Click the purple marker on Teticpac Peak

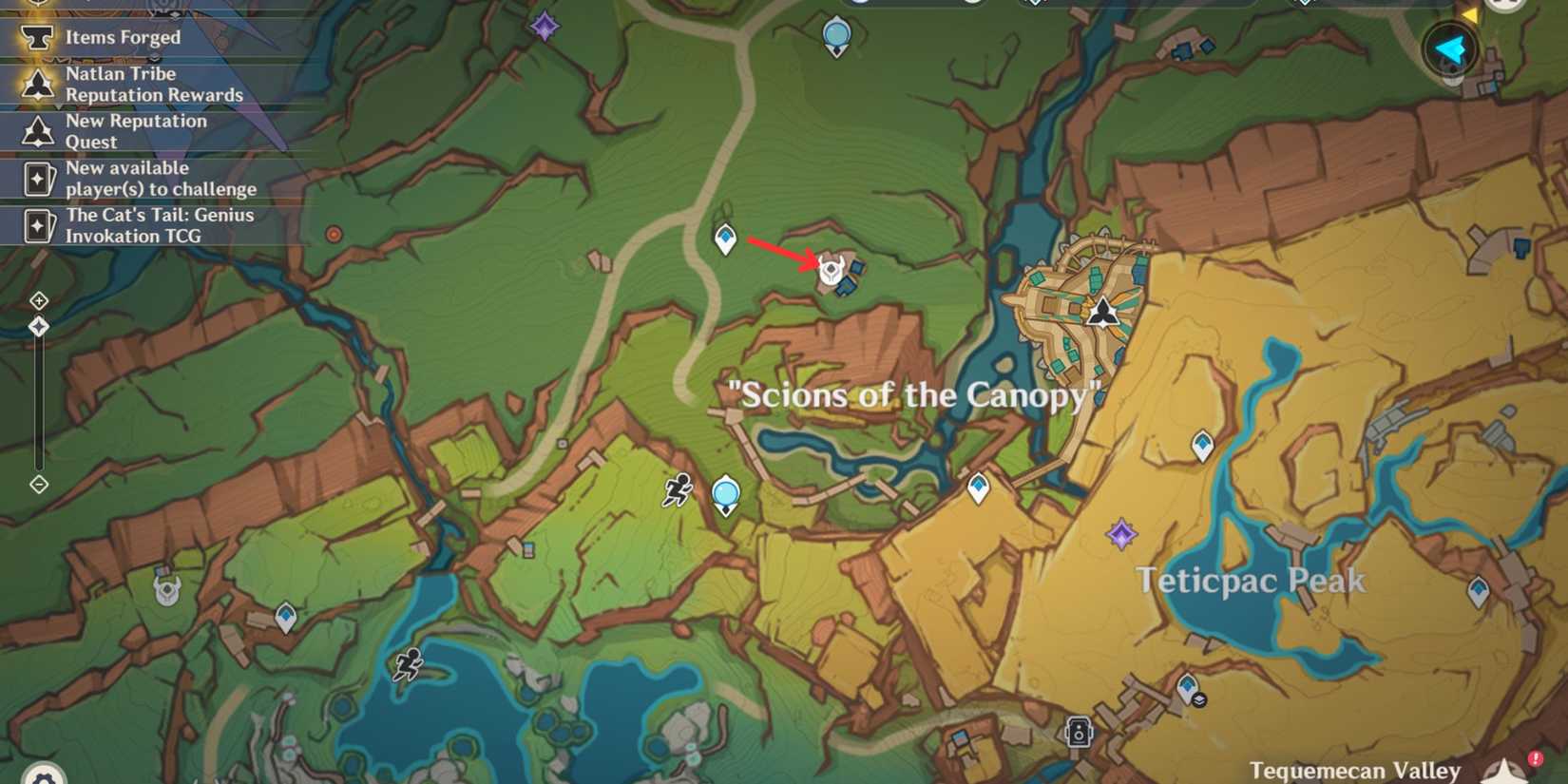coord(1122,536)
